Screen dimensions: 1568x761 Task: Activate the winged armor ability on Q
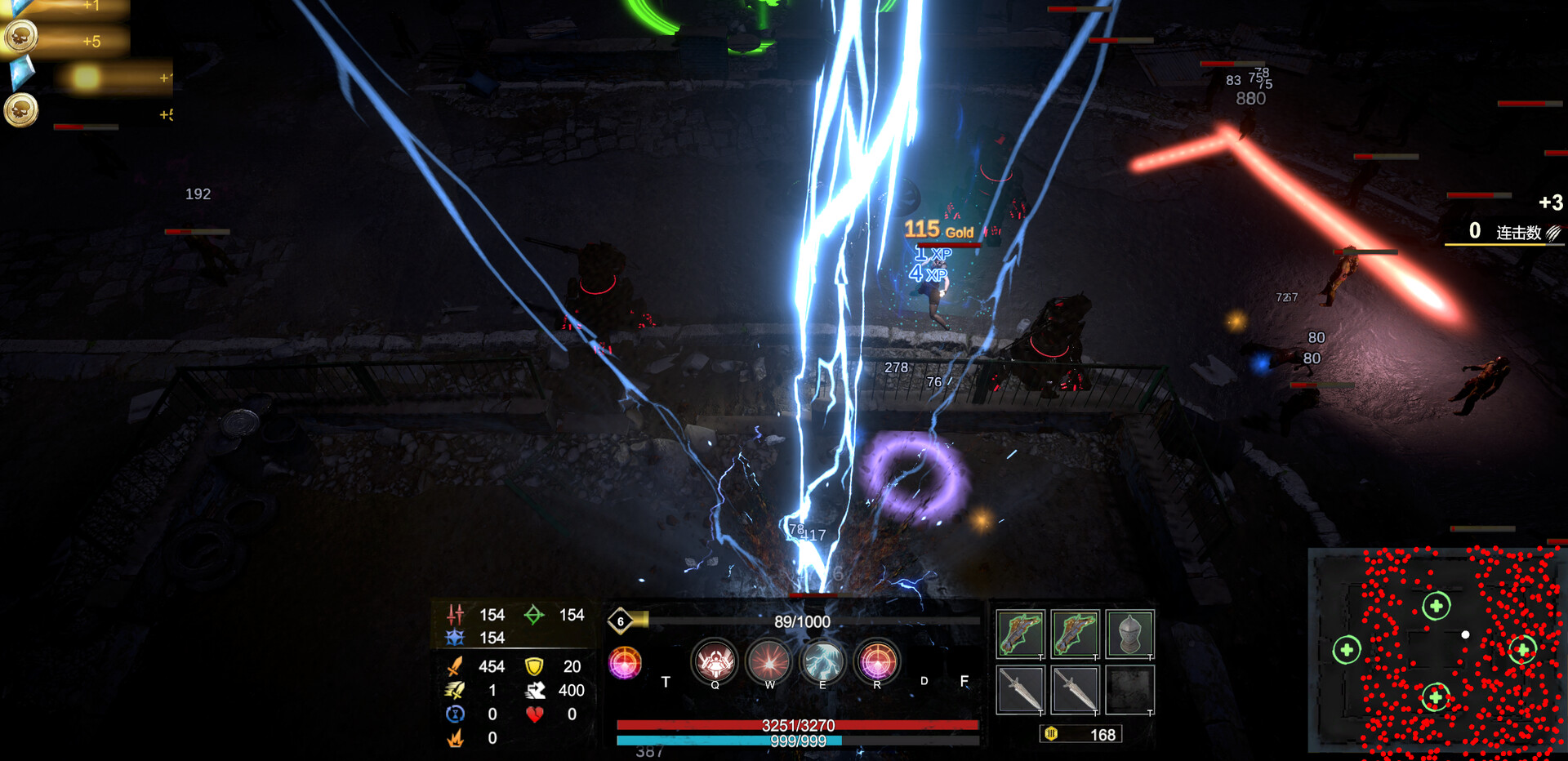(x=715, y=661)
